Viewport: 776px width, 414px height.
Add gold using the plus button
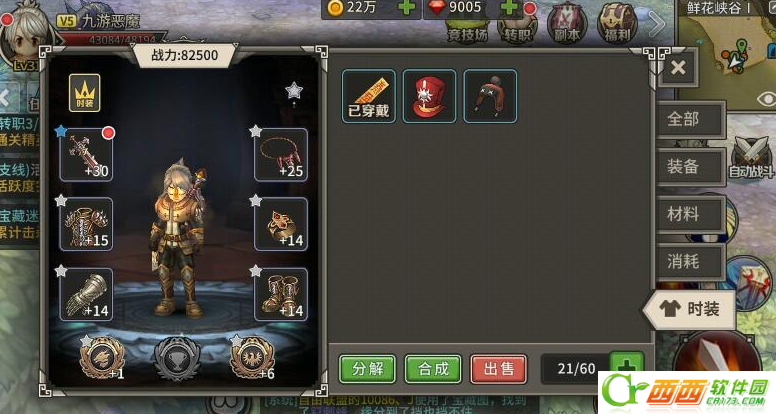[x=407, y=8]
